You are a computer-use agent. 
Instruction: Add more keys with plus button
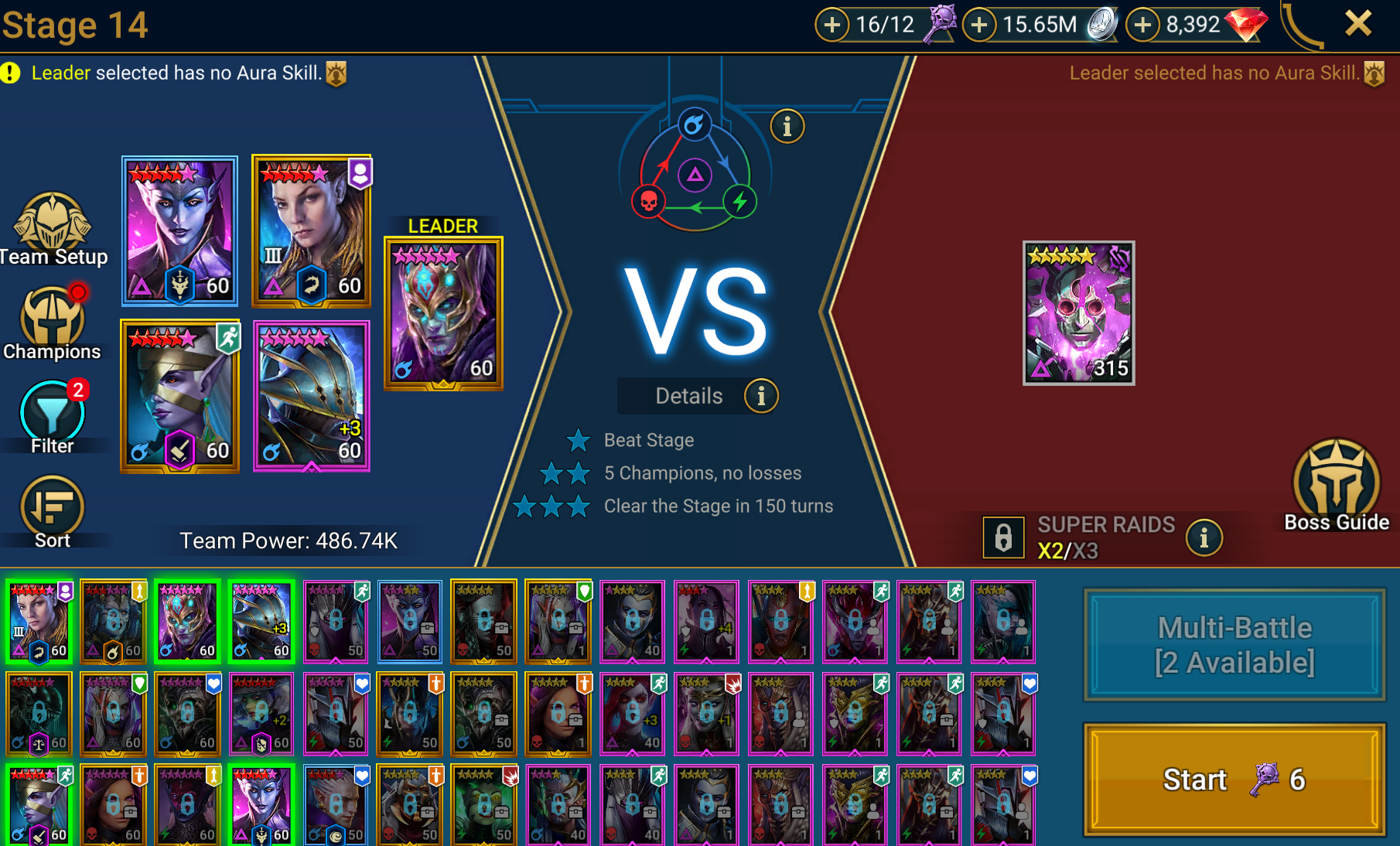coord(831,25)
